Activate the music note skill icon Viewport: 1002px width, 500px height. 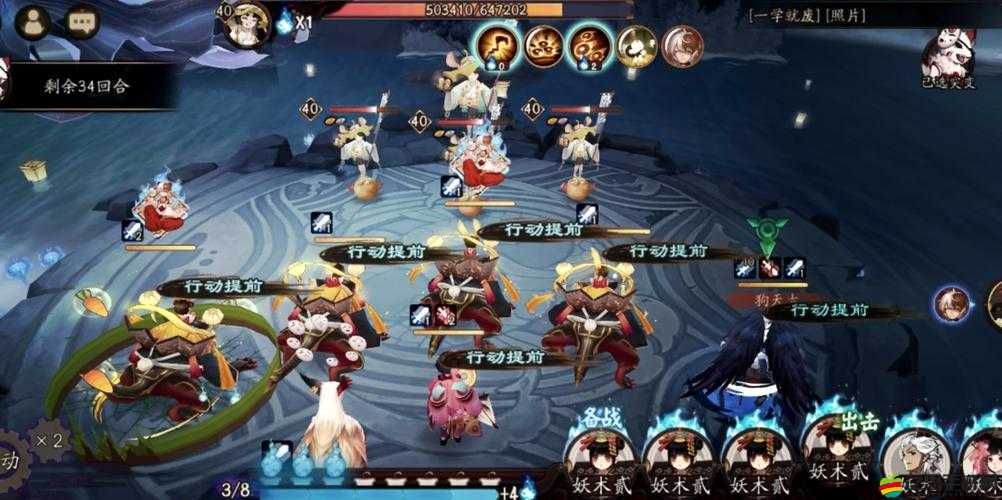pos(495,45)
